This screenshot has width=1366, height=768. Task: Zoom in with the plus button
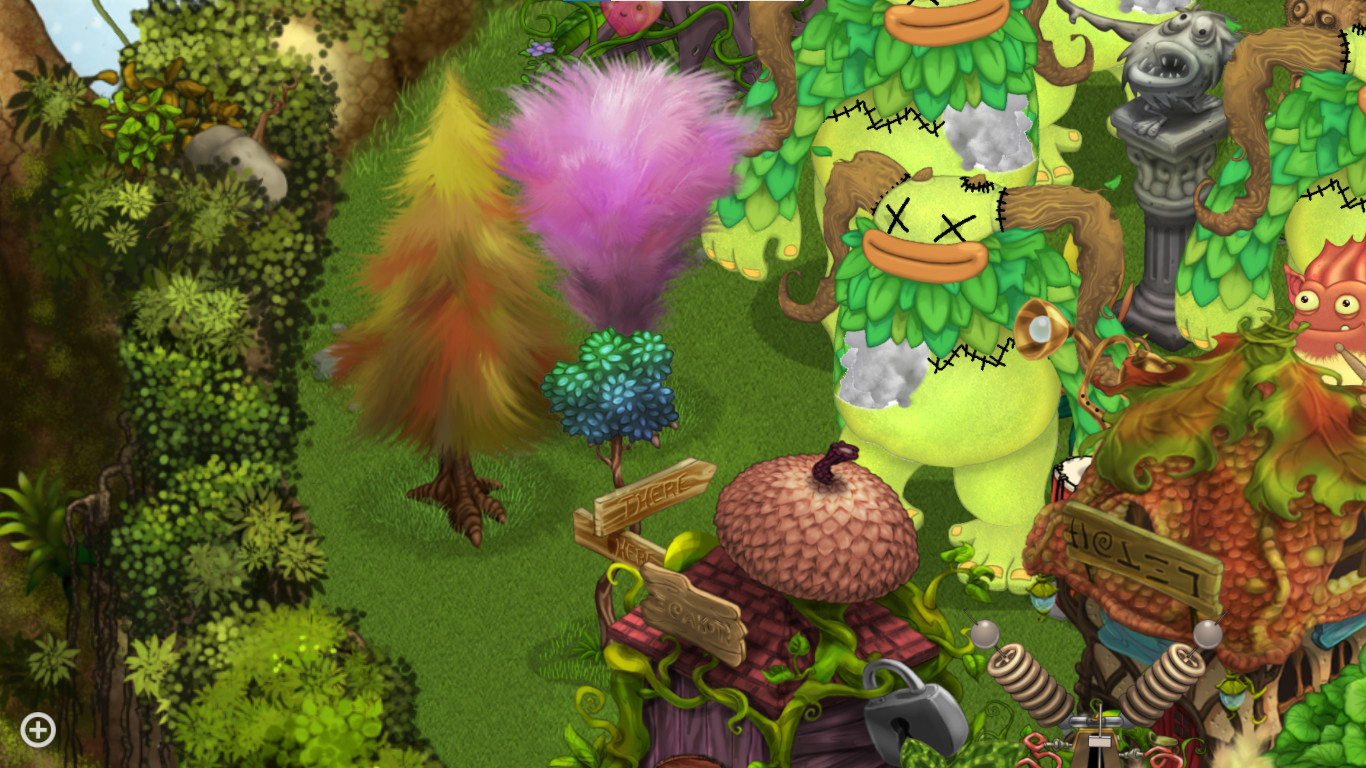pos(36,730)
